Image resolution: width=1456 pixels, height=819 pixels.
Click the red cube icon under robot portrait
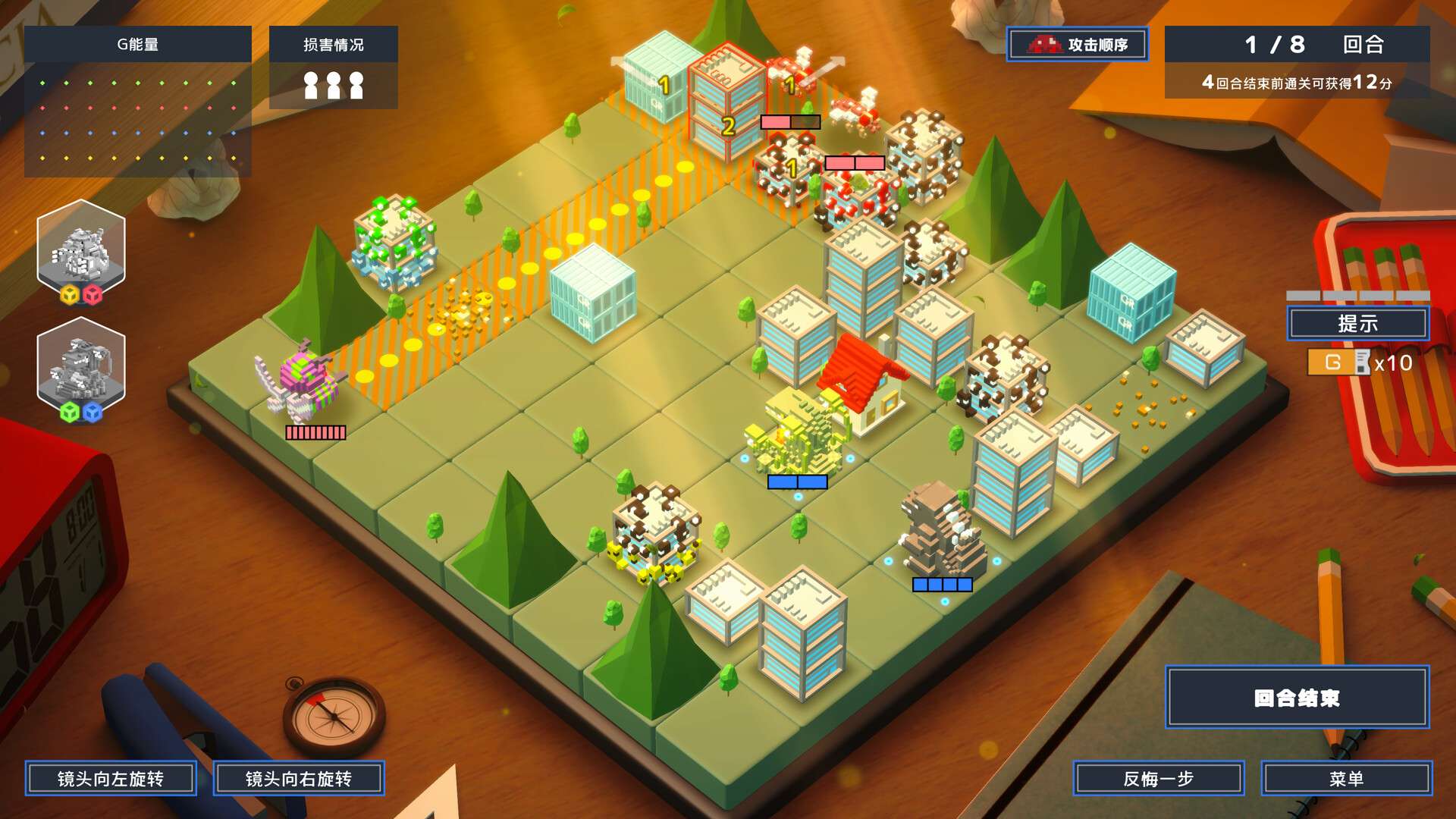(x=93, y=294)
